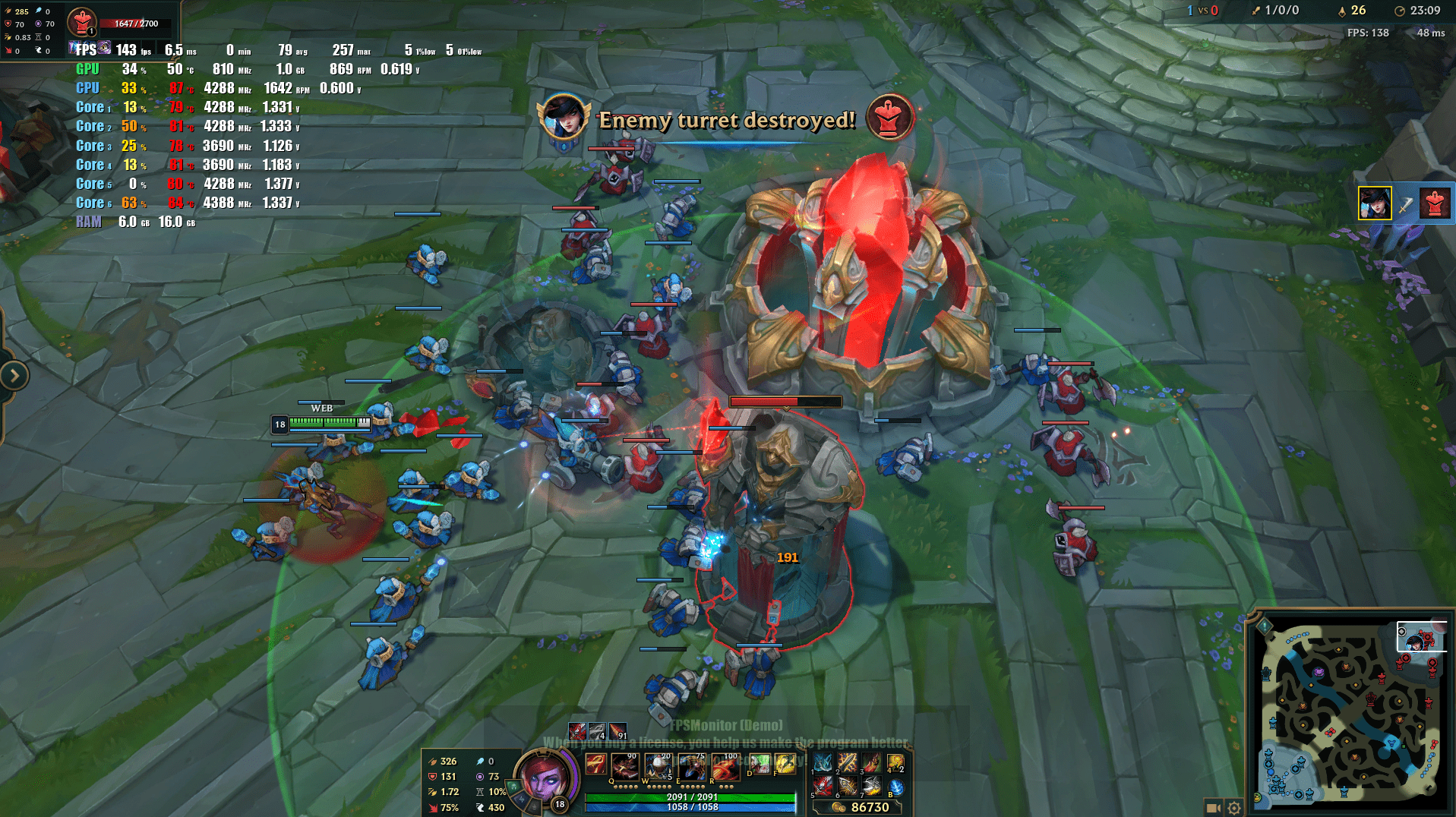Activate the trinket in slot 4
Image resolution: width=1456 pixels, height=817 pixels.
point(896,762)
